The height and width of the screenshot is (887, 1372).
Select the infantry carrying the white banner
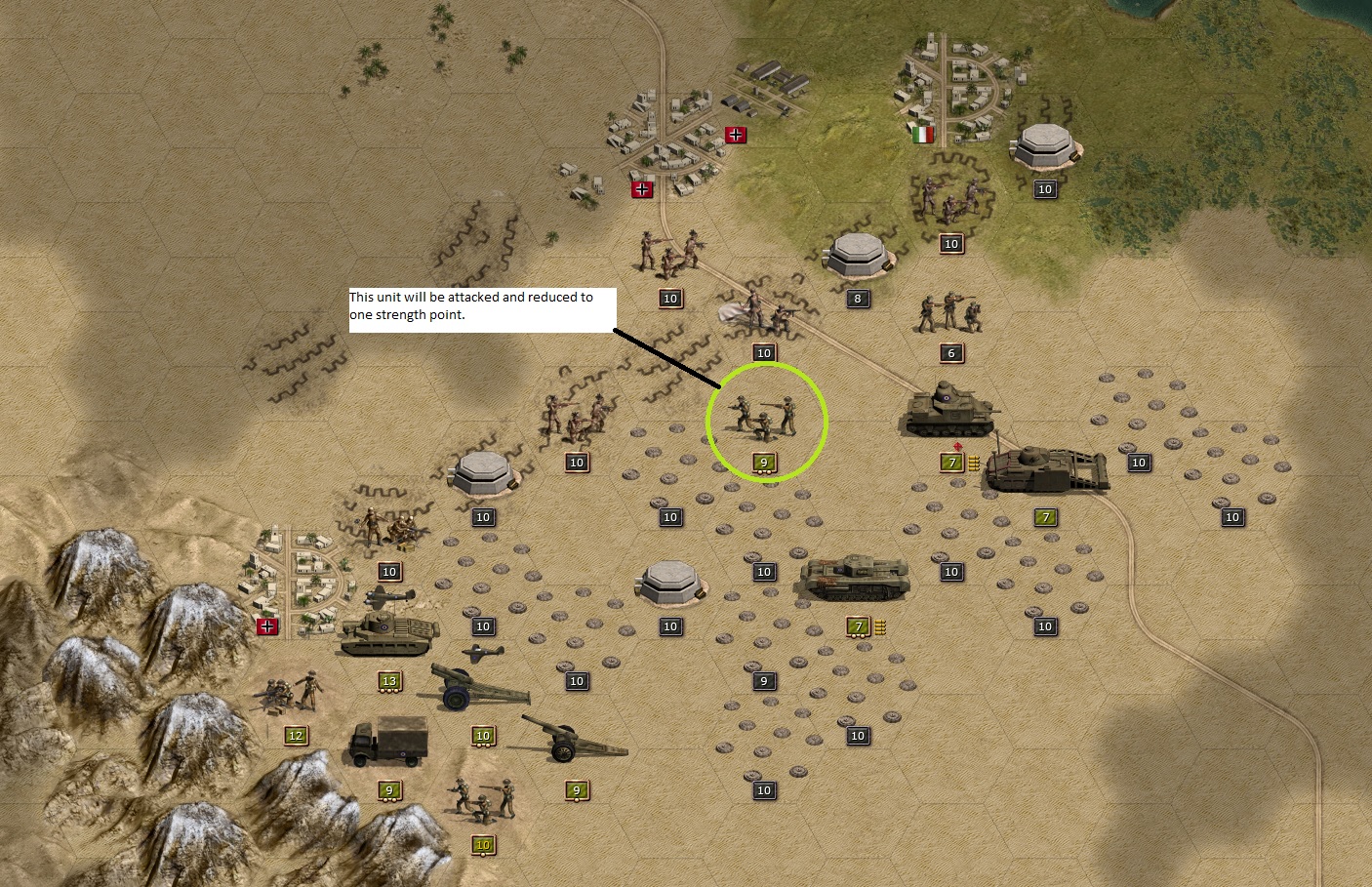click(x=756, y=307)
